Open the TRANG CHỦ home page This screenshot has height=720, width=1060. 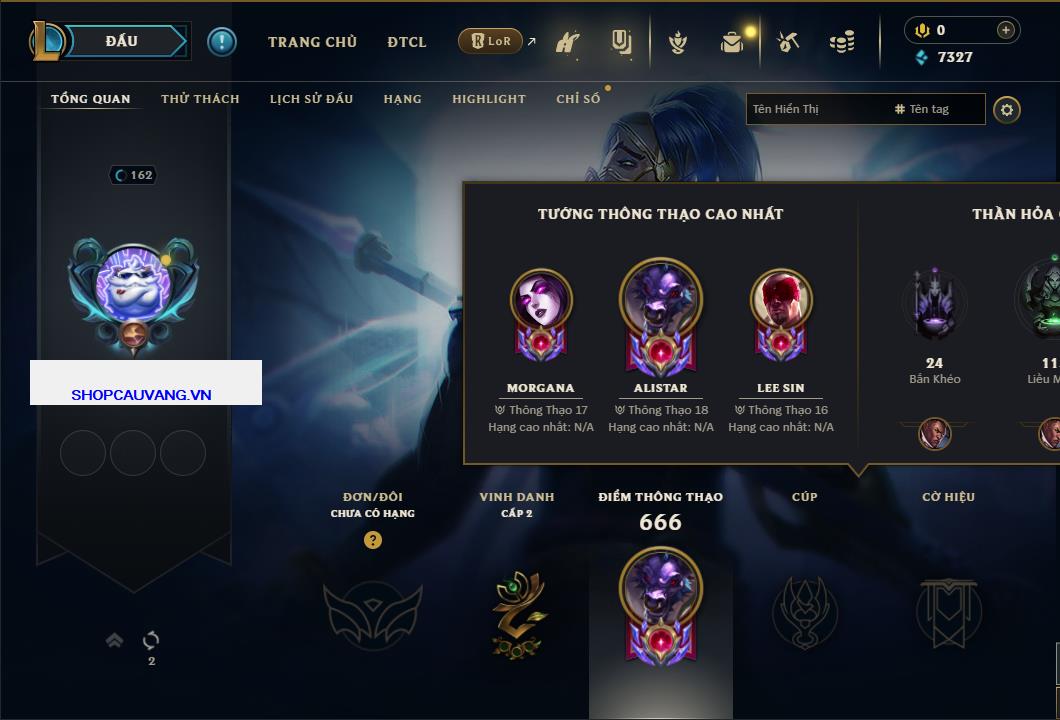pos(312,42)
